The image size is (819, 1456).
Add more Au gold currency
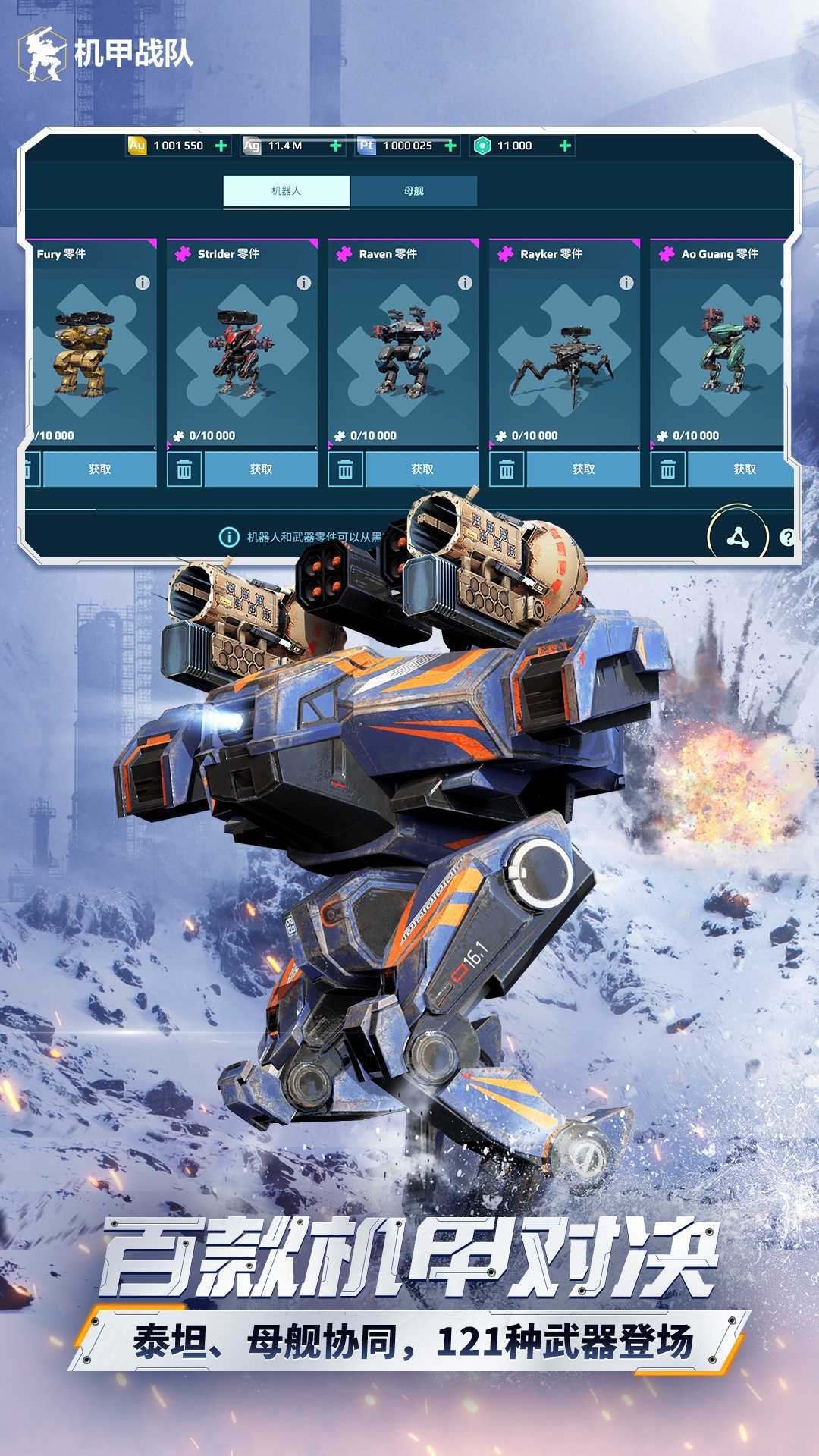pos(221,146)
